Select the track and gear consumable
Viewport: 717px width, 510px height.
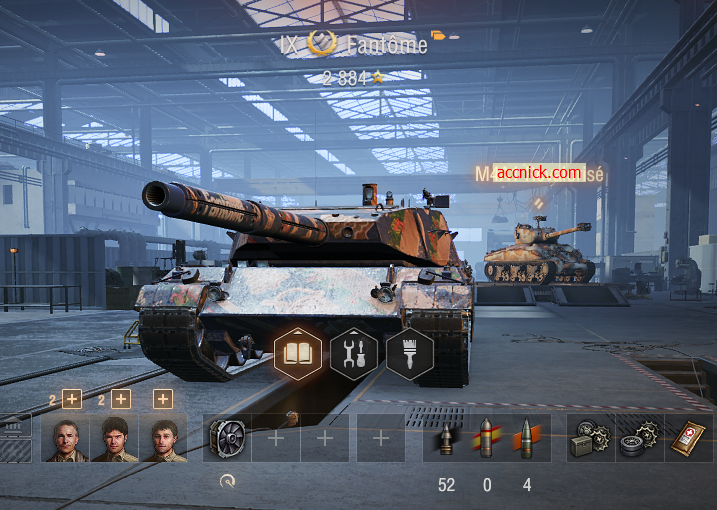click(x=640, y=438)
